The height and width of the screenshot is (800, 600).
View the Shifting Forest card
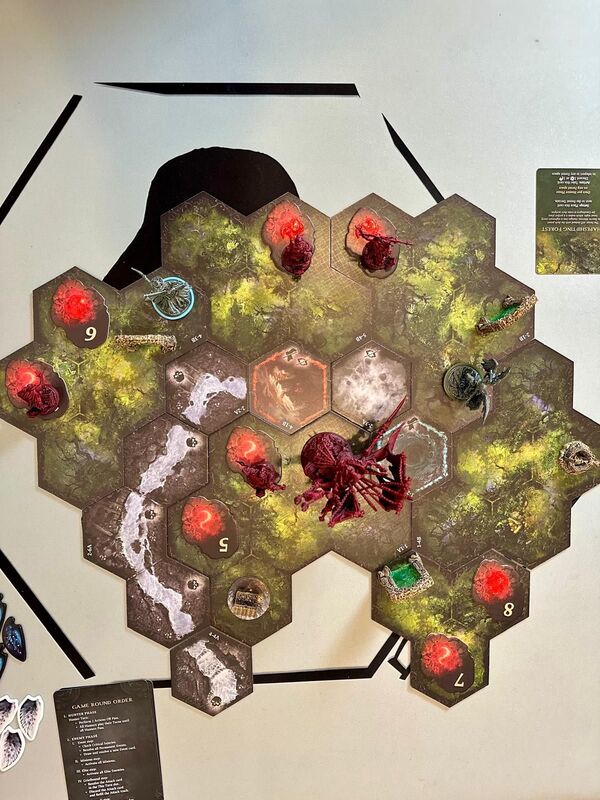567,220
